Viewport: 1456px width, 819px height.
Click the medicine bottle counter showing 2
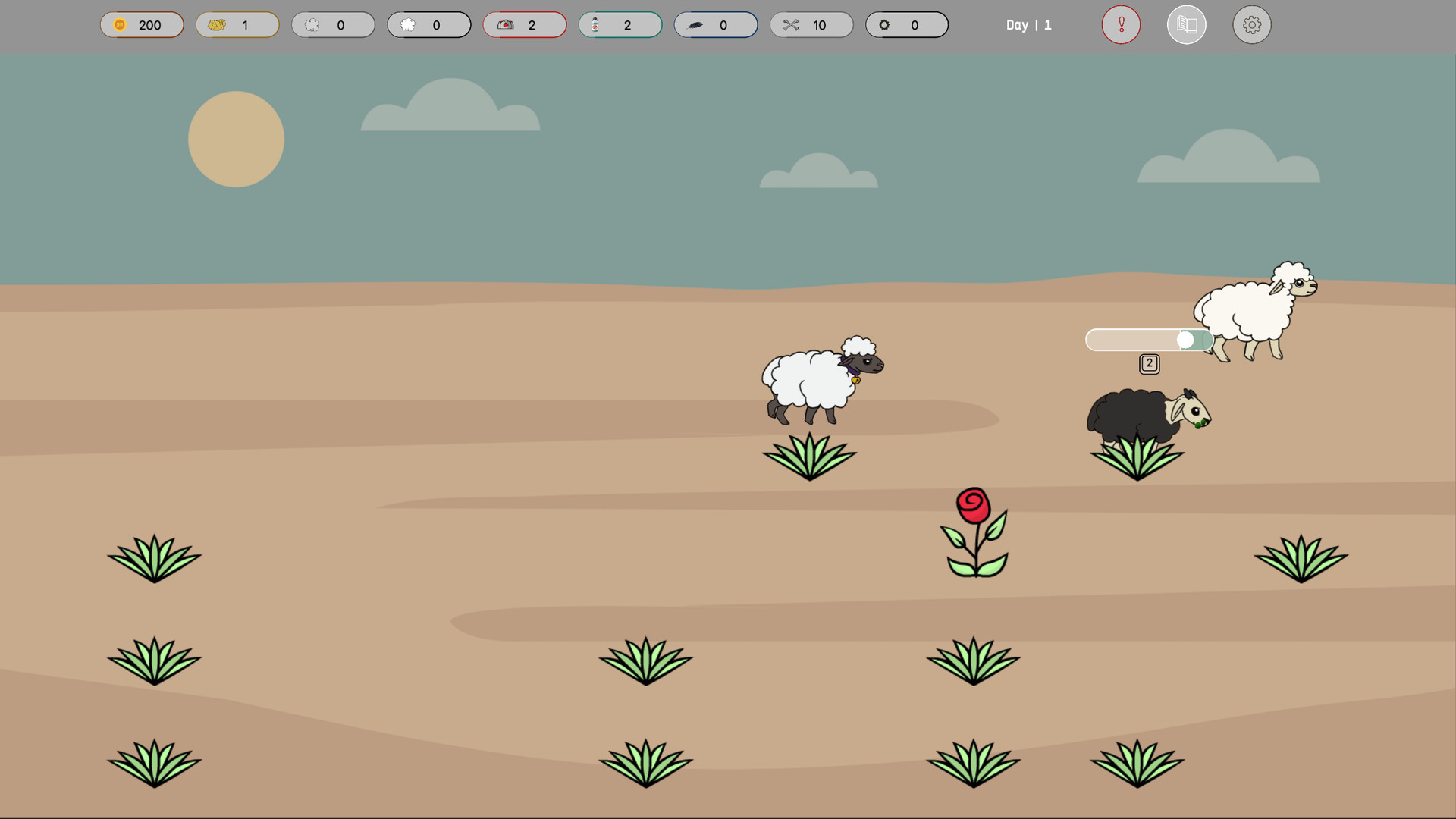pyautogui.click(x=620, y=24)
